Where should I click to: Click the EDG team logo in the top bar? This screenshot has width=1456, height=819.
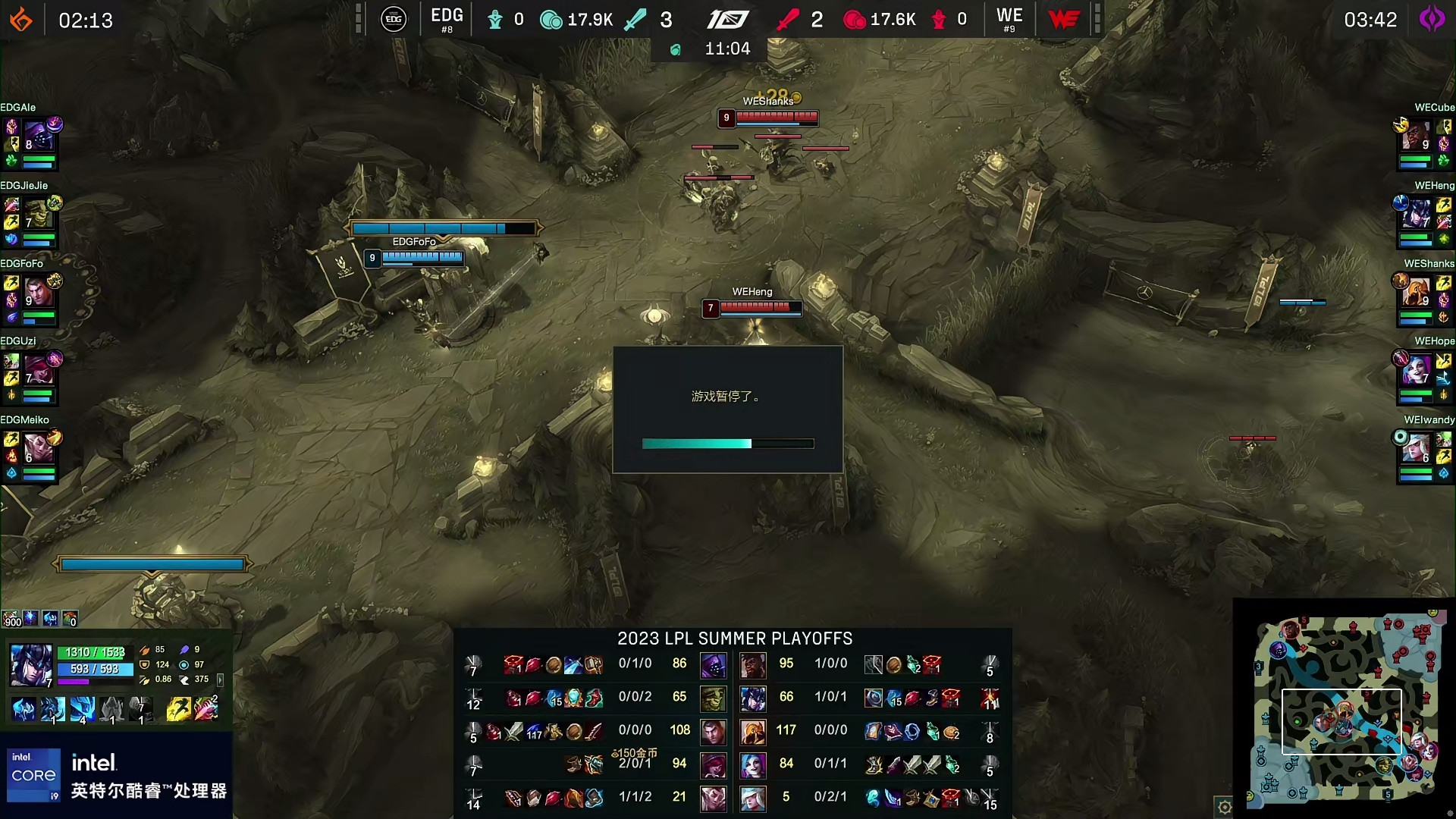click(393, 19)
